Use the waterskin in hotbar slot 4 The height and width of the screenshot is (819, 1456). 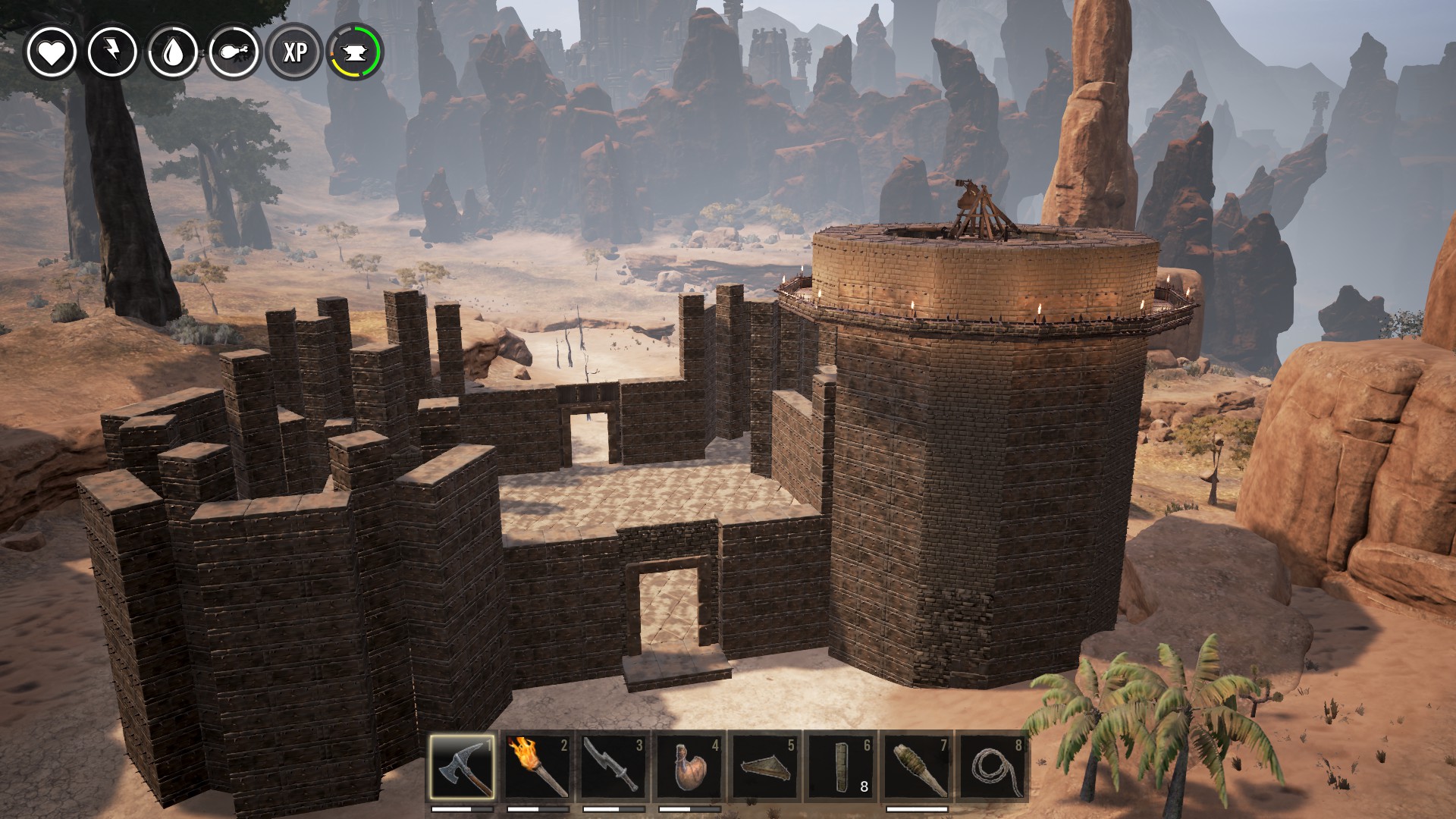coord(689,766)
